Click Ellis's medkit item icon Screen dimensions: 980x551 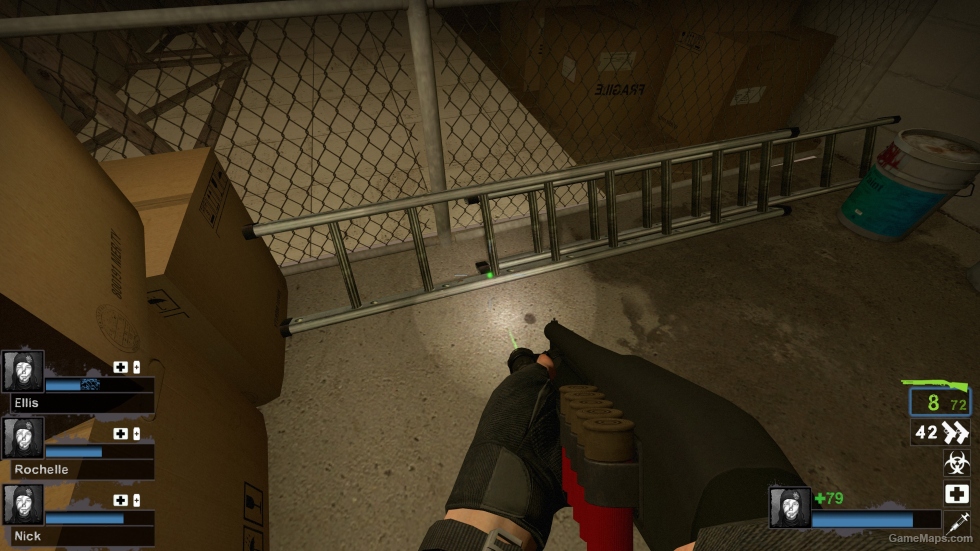122,367
